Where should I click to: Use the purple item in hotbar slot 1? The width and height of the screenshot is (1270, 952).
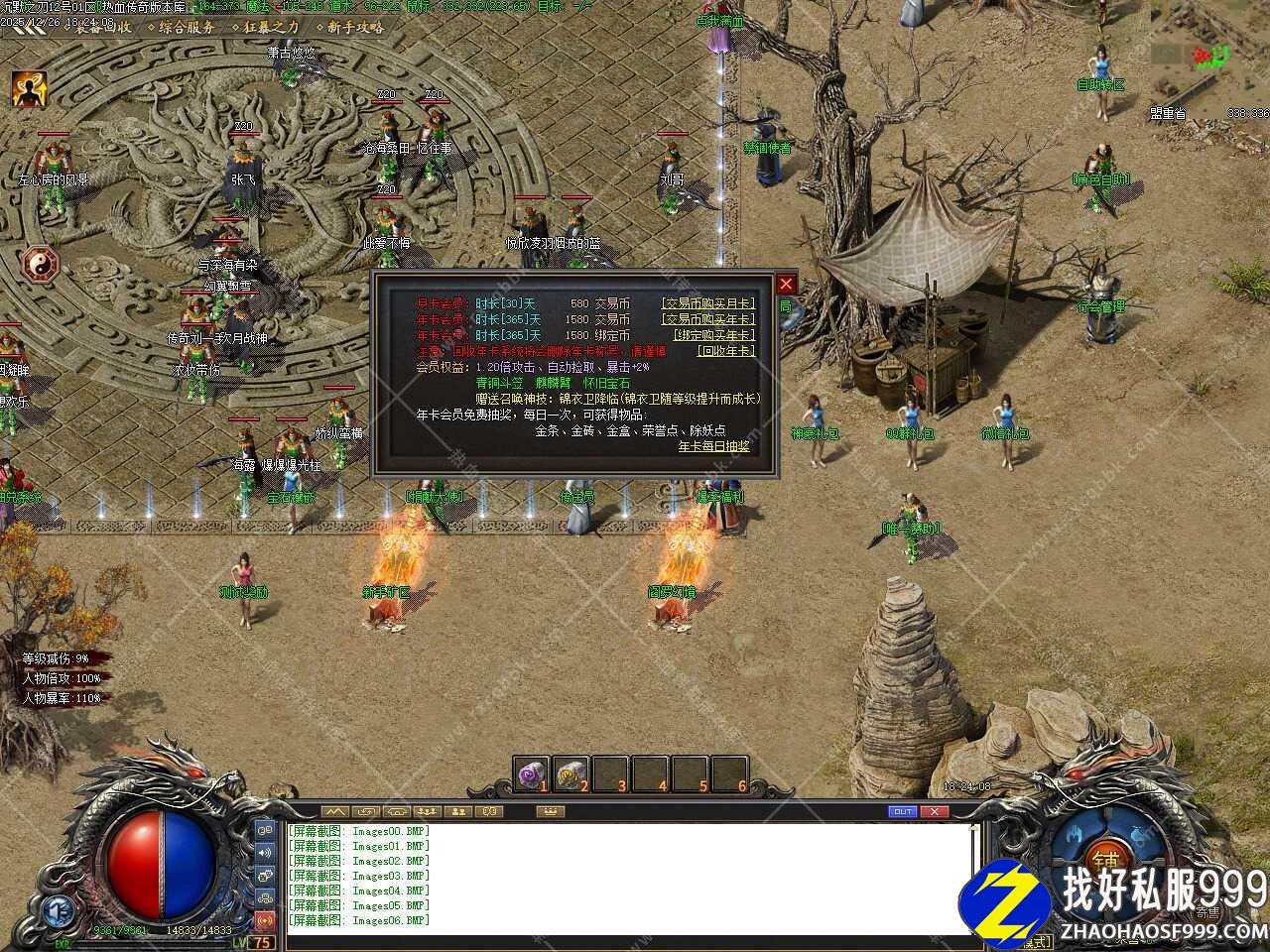533,772
